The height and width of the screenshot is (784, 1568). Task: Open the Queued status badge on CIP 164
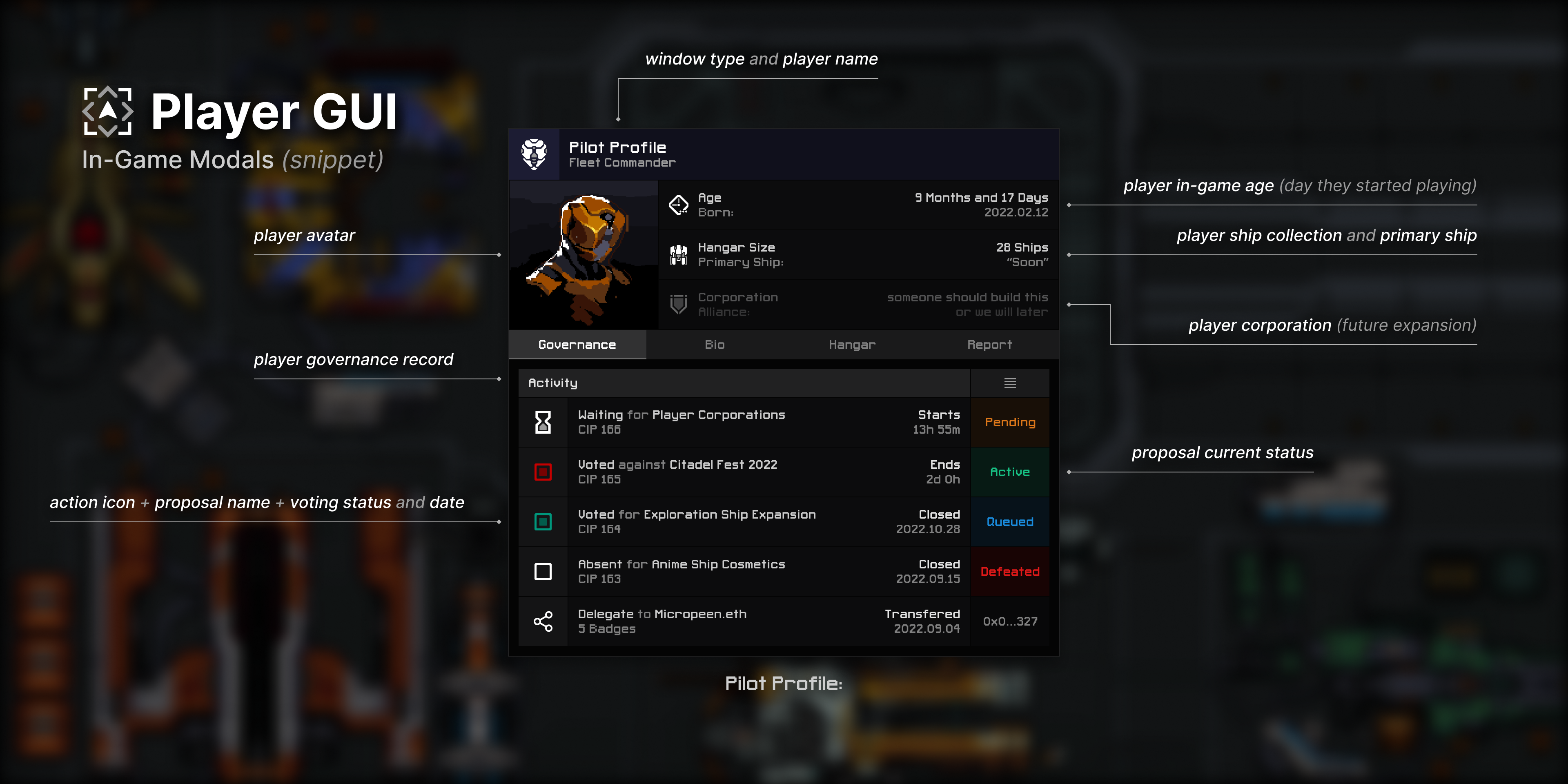click(x=1010, y=522)
